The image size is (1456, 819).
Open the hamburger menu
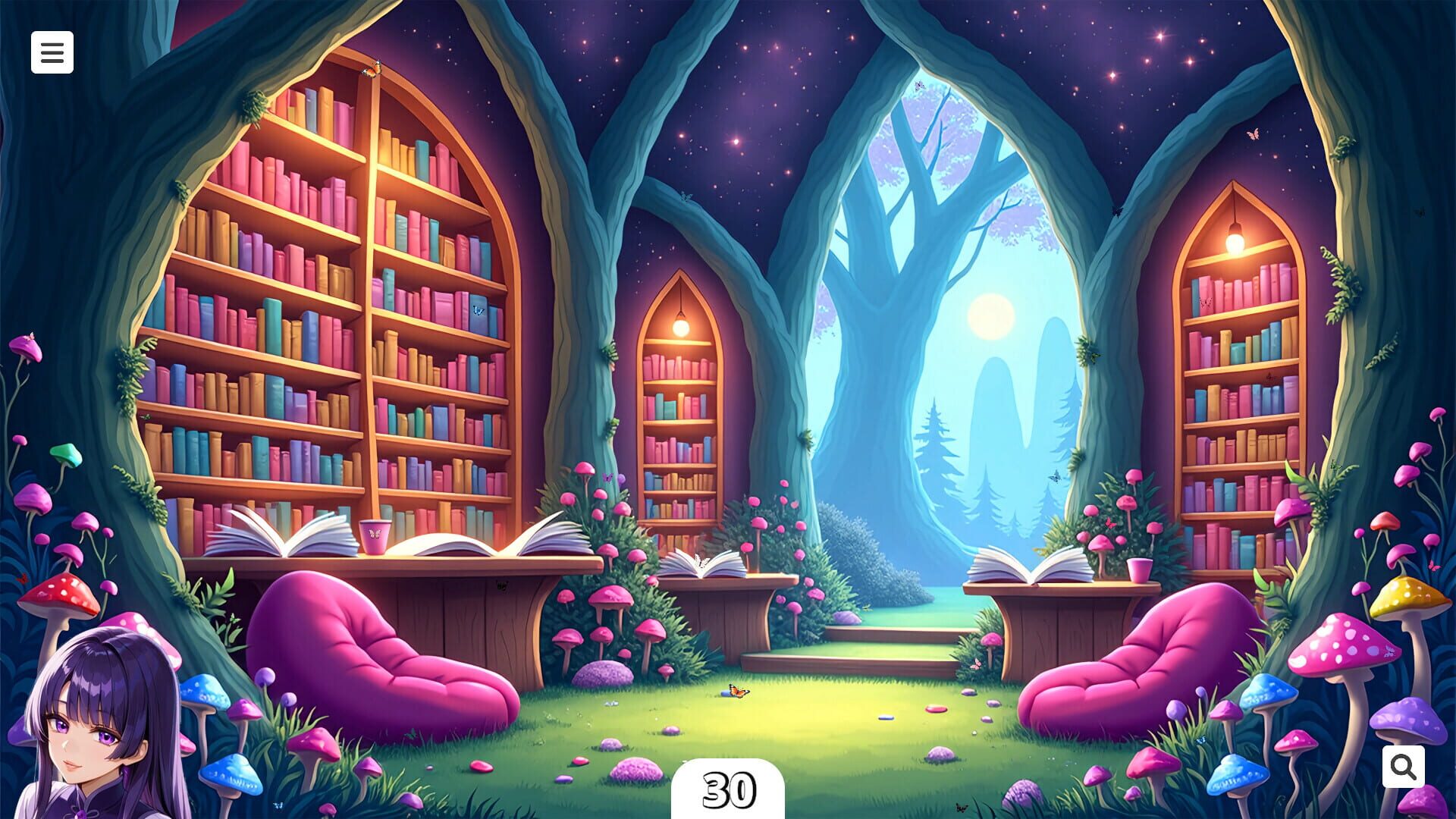tap(52, 52)
